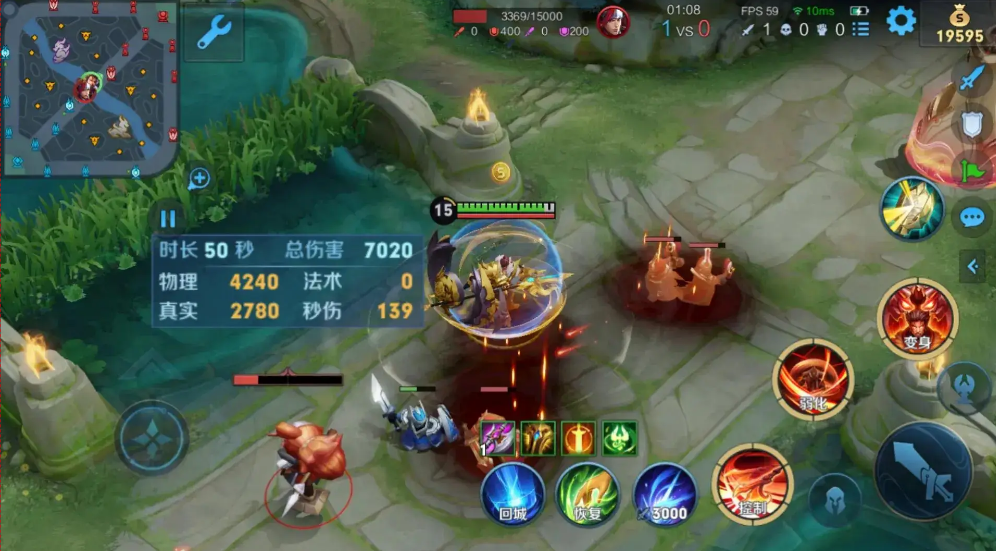Cast the 弱化 weaken skill
Screen dimensions: 996x551
(x=812, y=379)
